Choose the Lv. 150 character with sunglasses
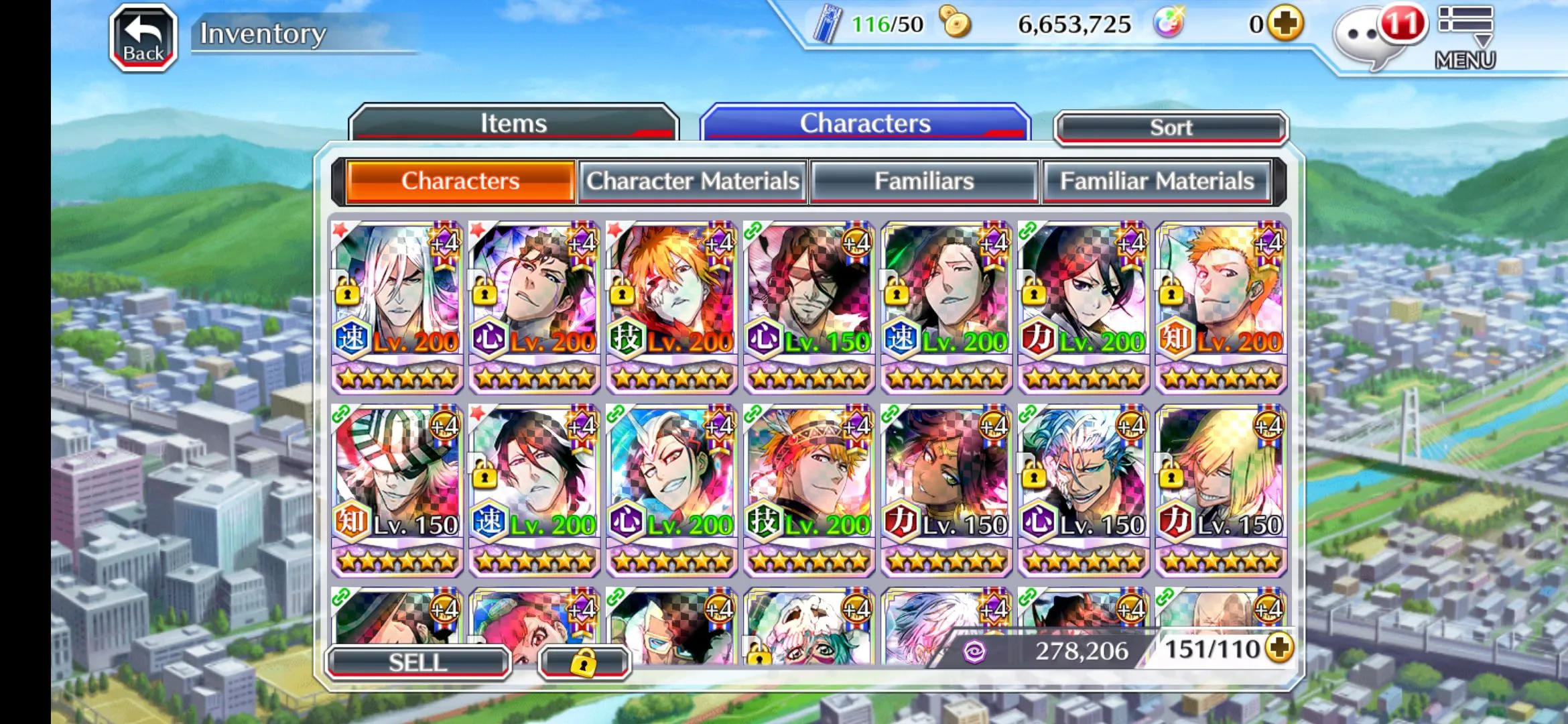The width and height of the screenshot is (1568, 724). (809, 306)
